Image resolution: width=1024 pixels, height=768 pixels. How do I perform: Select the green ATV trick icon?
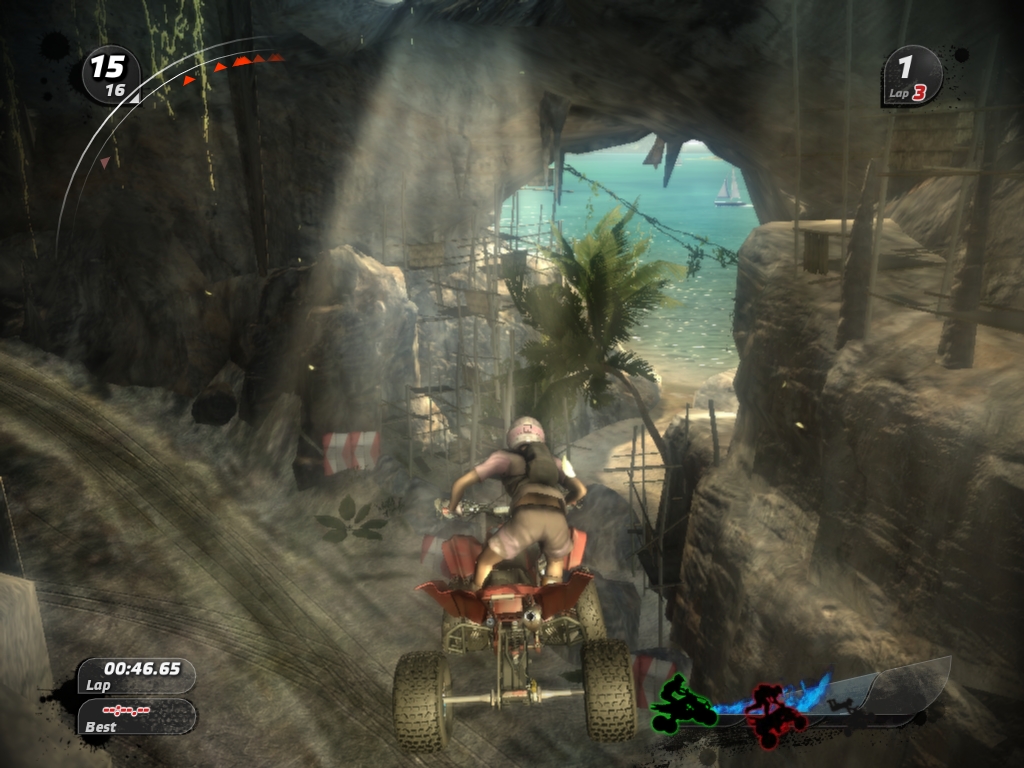coord(685,703)
